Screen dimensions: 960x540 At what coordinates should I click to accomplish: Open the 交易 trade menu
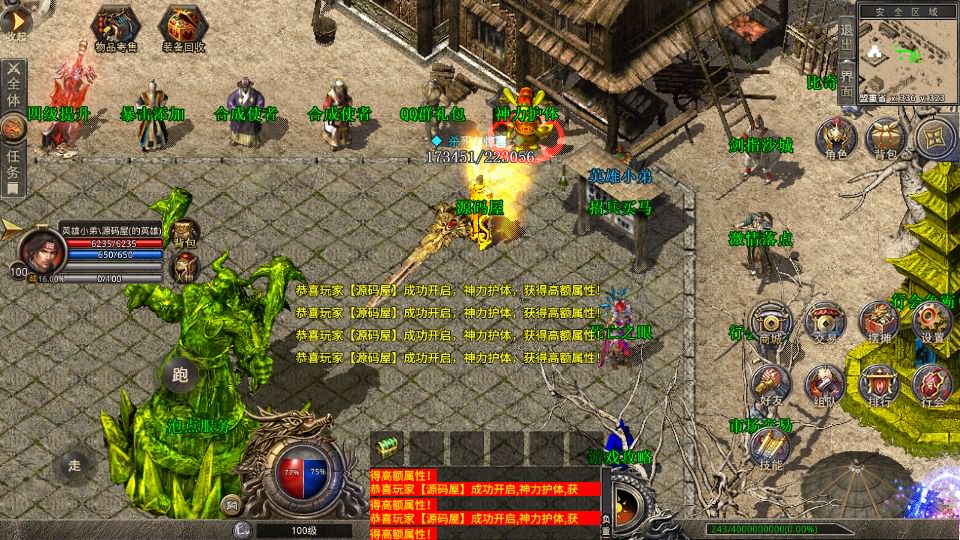[x=825, y=322]
